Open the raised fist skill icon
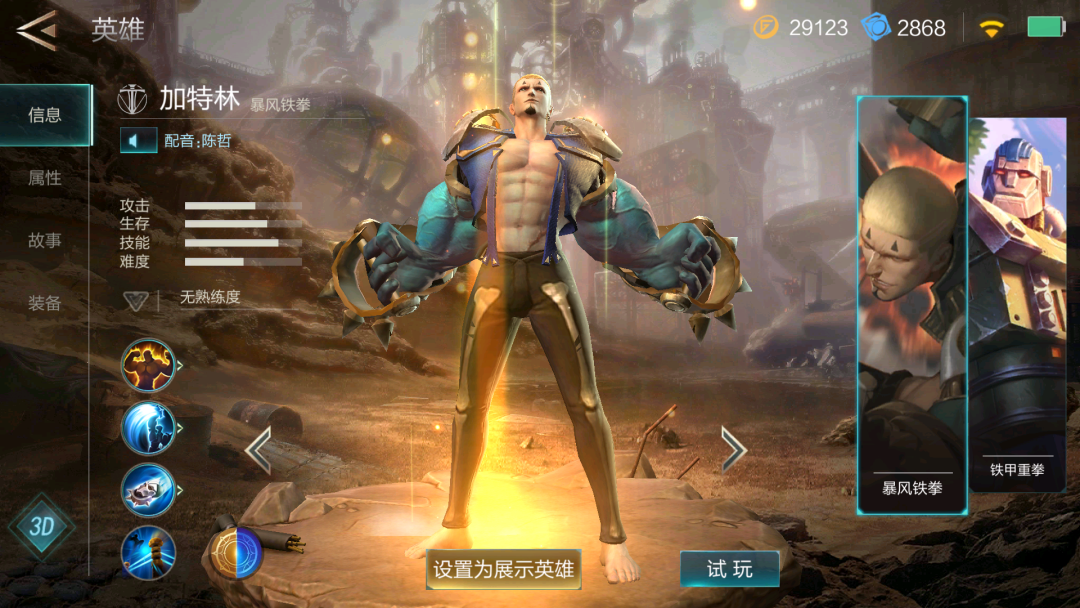Screen dimensions: 1080x608 pos(148,552)
